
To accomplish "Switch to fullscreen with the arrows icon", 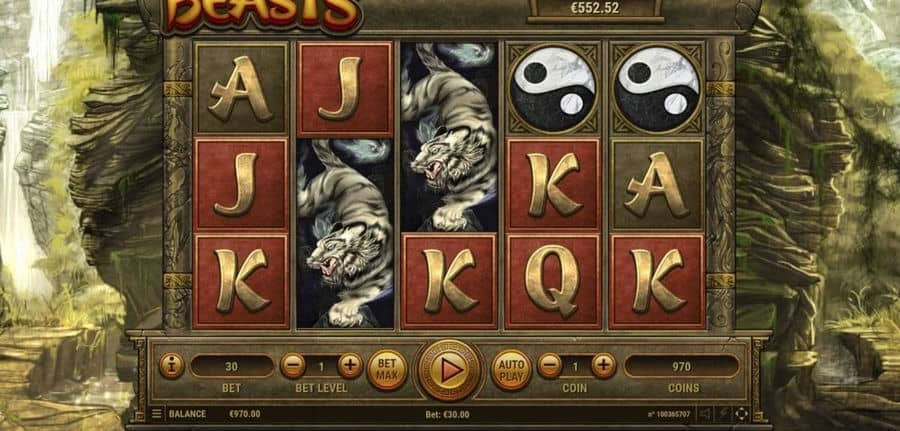I will click(x=741, y=413).
